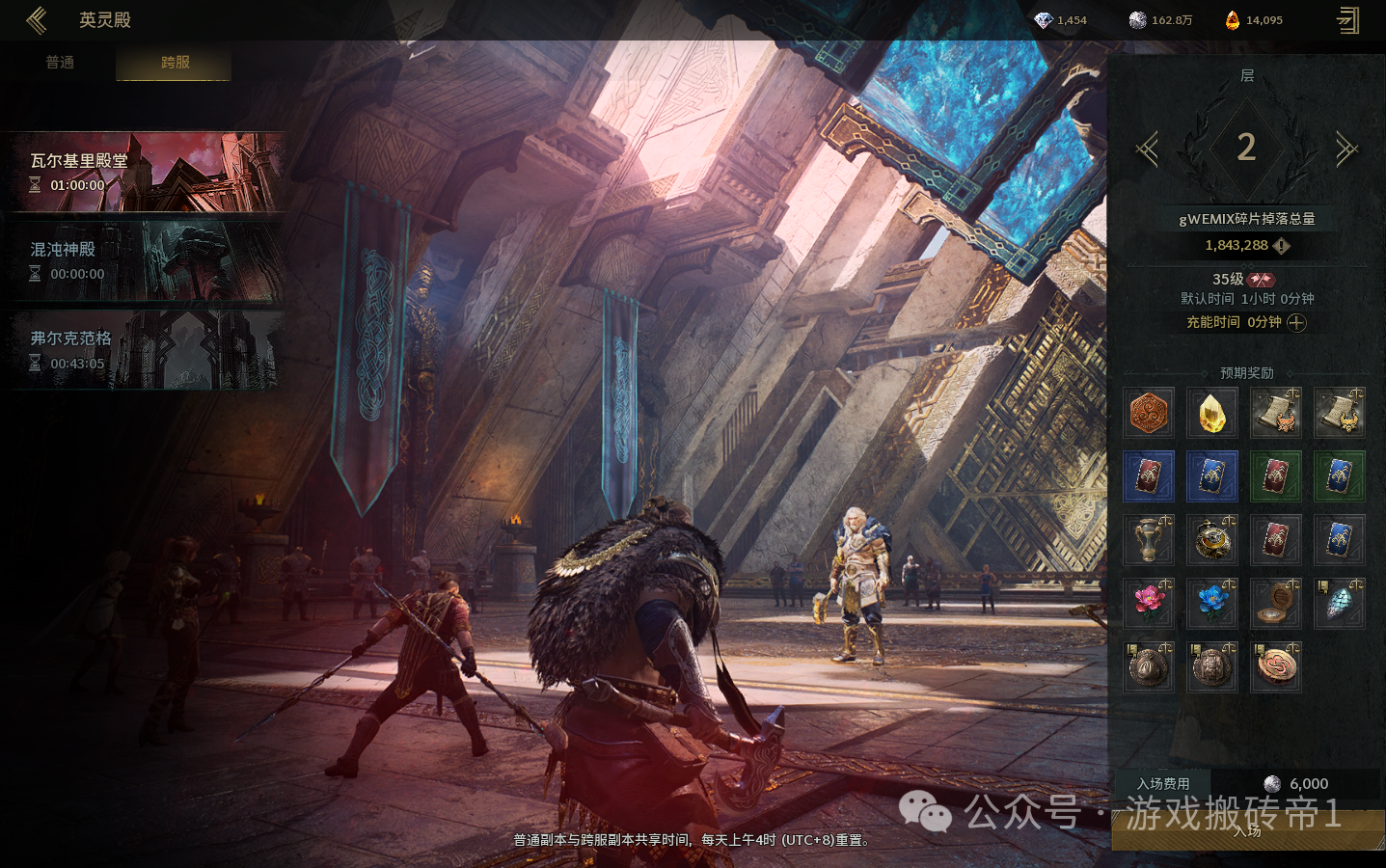Advance to the next floor arrow
Screen dimensions: 1386x868
tap(1346, 149)
